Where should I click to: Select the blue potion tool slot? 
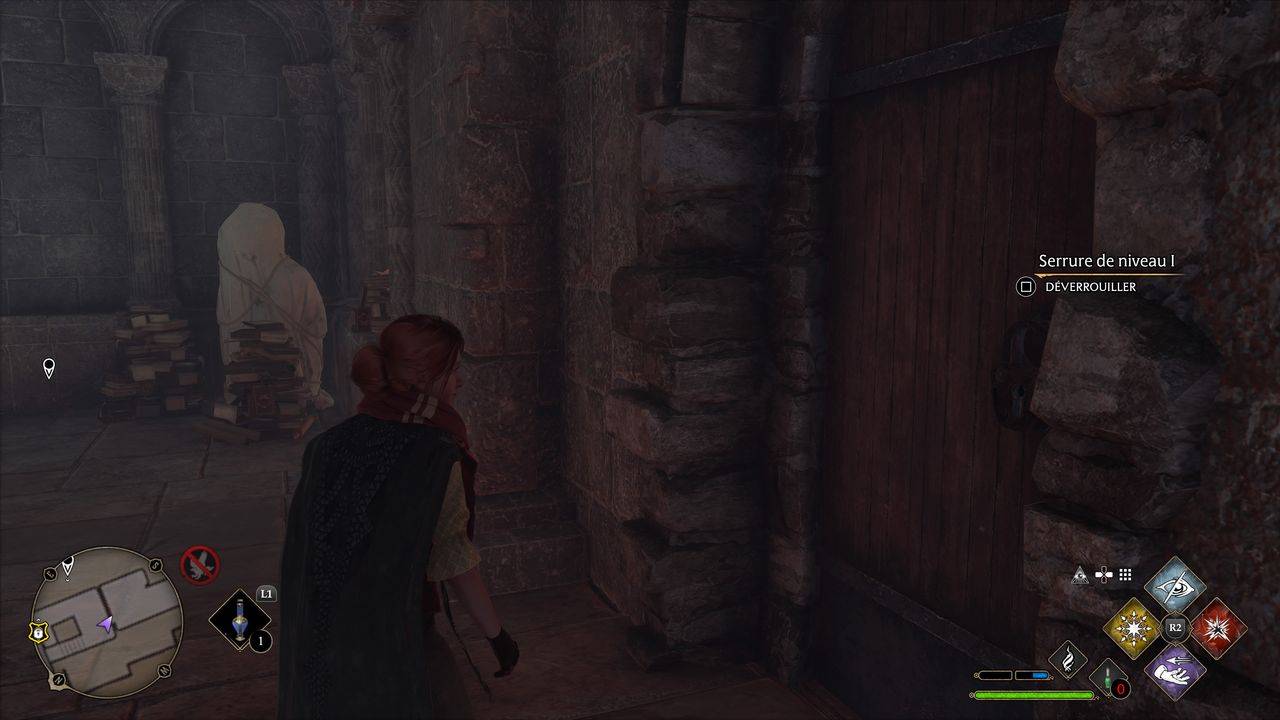pos(239,620)
